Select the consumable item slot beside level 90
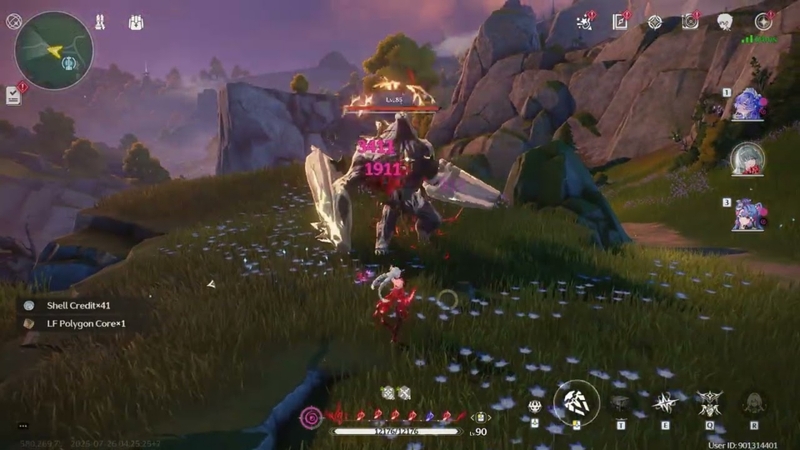Viewport: 800px width, 450px height. pyautogui.click(x=481, y=416)
